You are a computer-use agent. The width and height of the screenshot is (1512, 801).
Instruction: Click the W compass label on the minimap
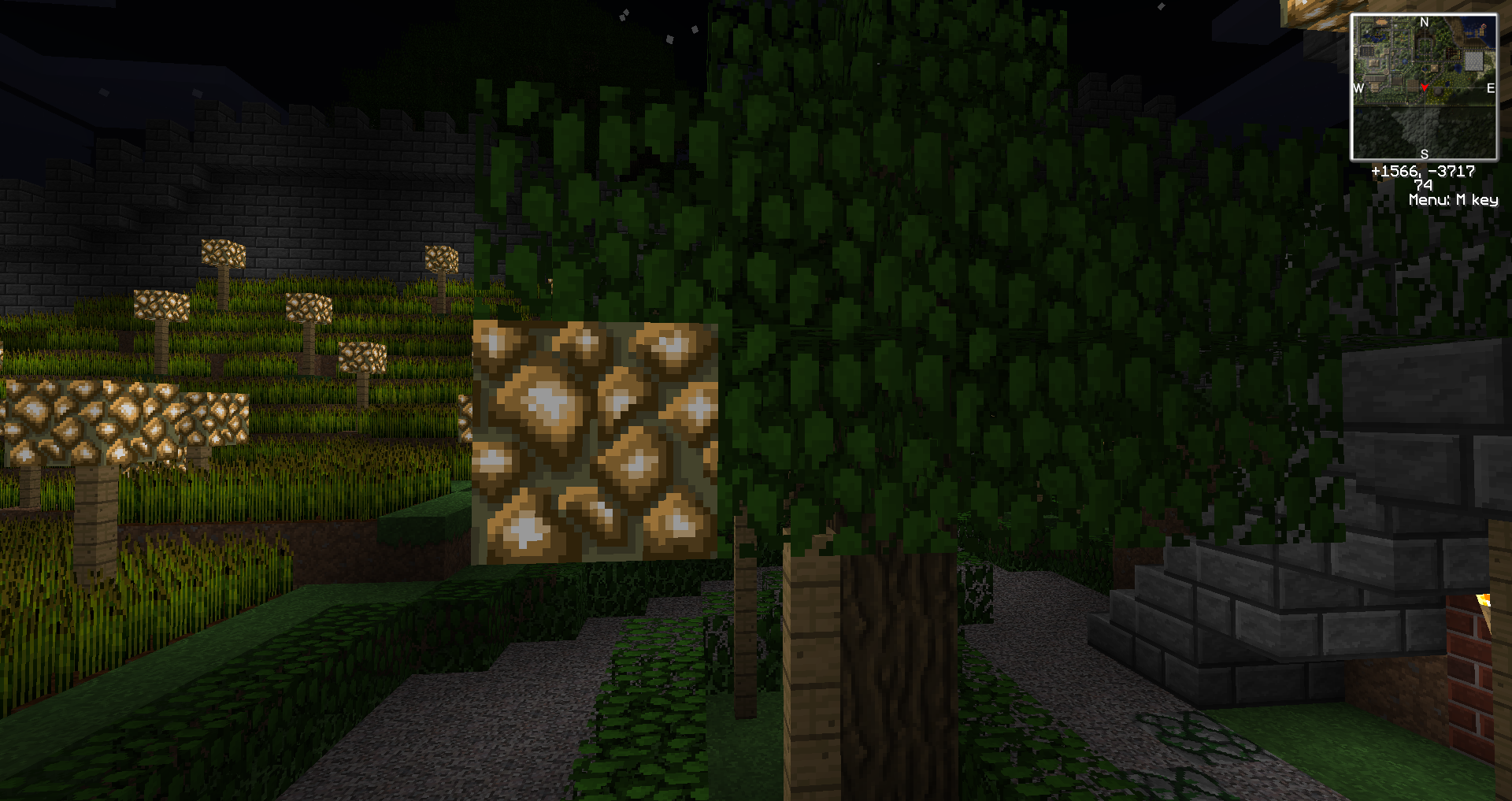pyautogui.click(x=1358, y=88)
